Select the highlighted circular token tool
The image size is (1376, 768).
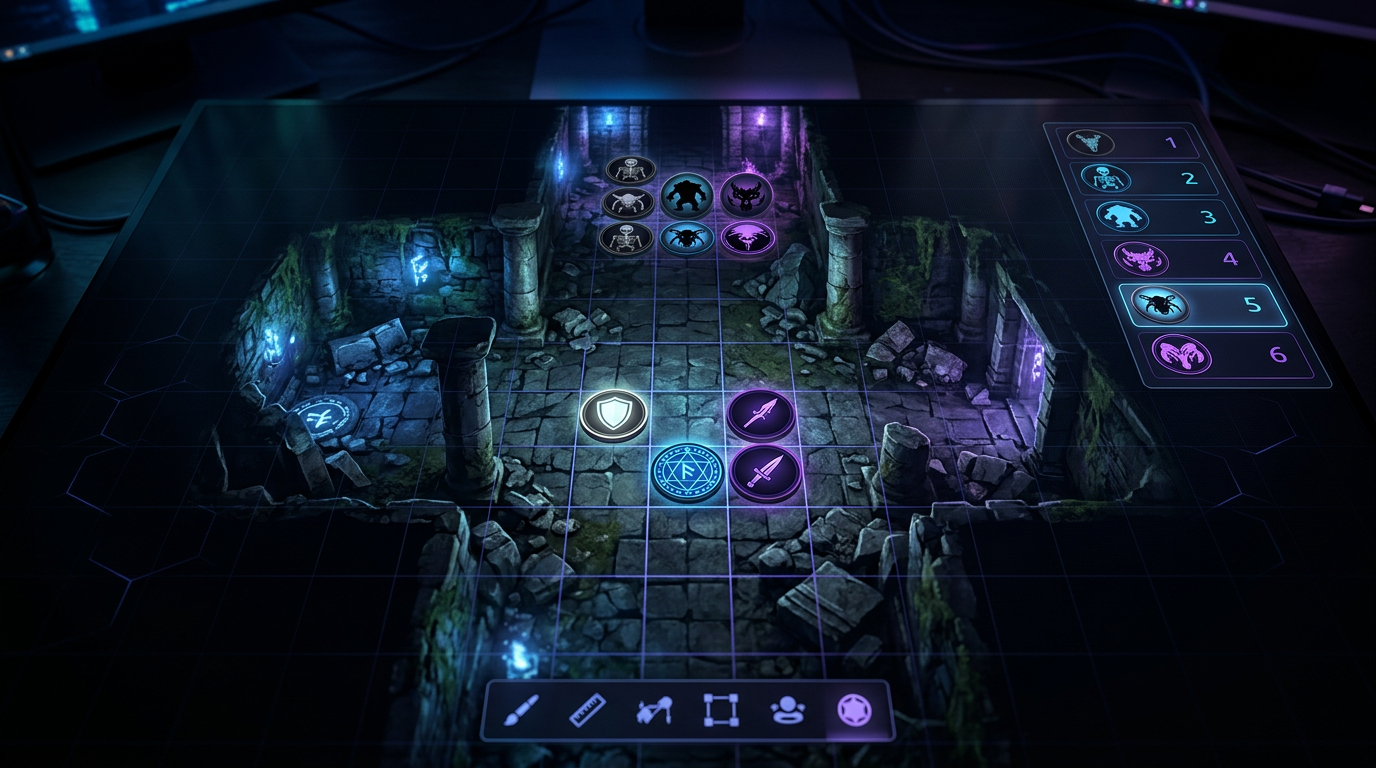tap(854, 710)
